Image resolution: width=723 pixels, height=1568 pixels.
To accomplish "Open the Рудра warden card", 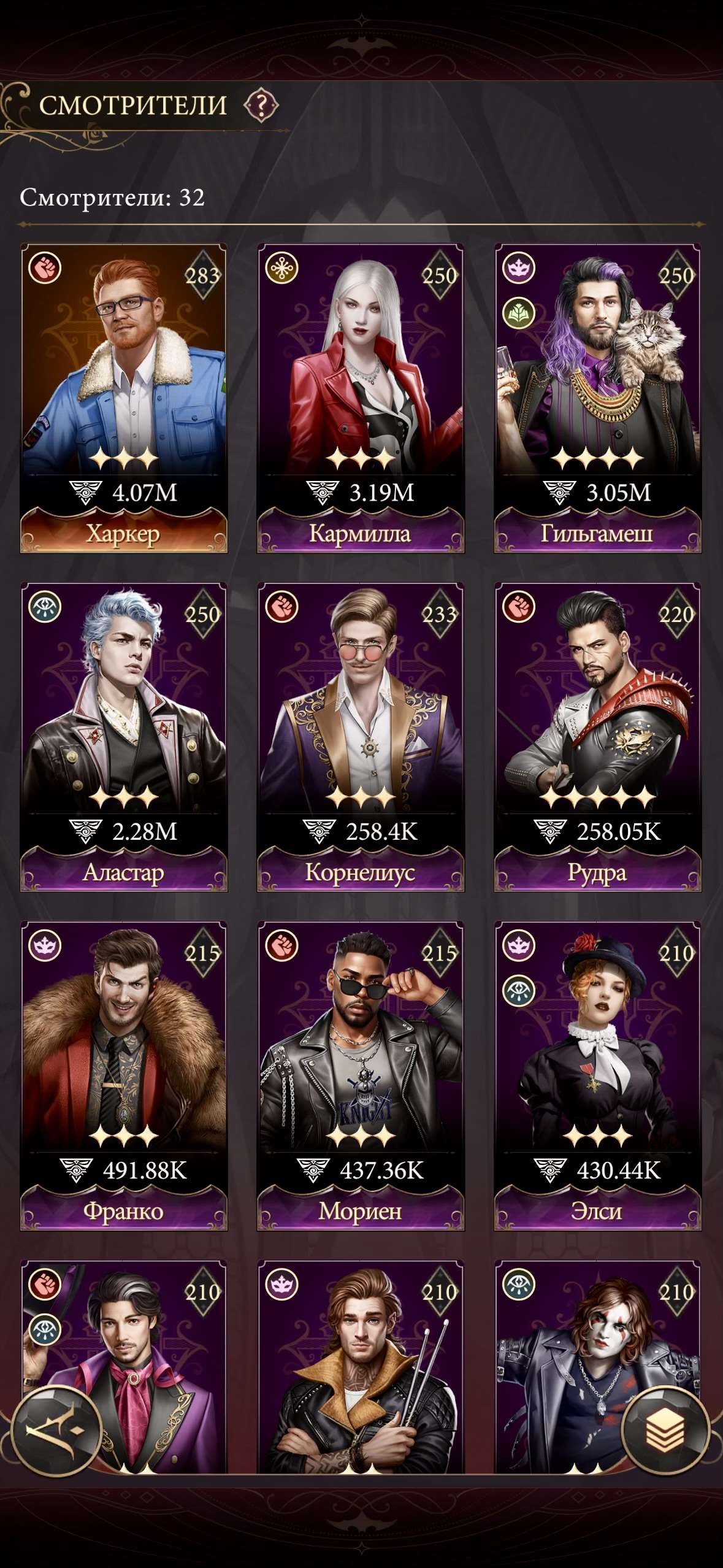I will [597, 736].
